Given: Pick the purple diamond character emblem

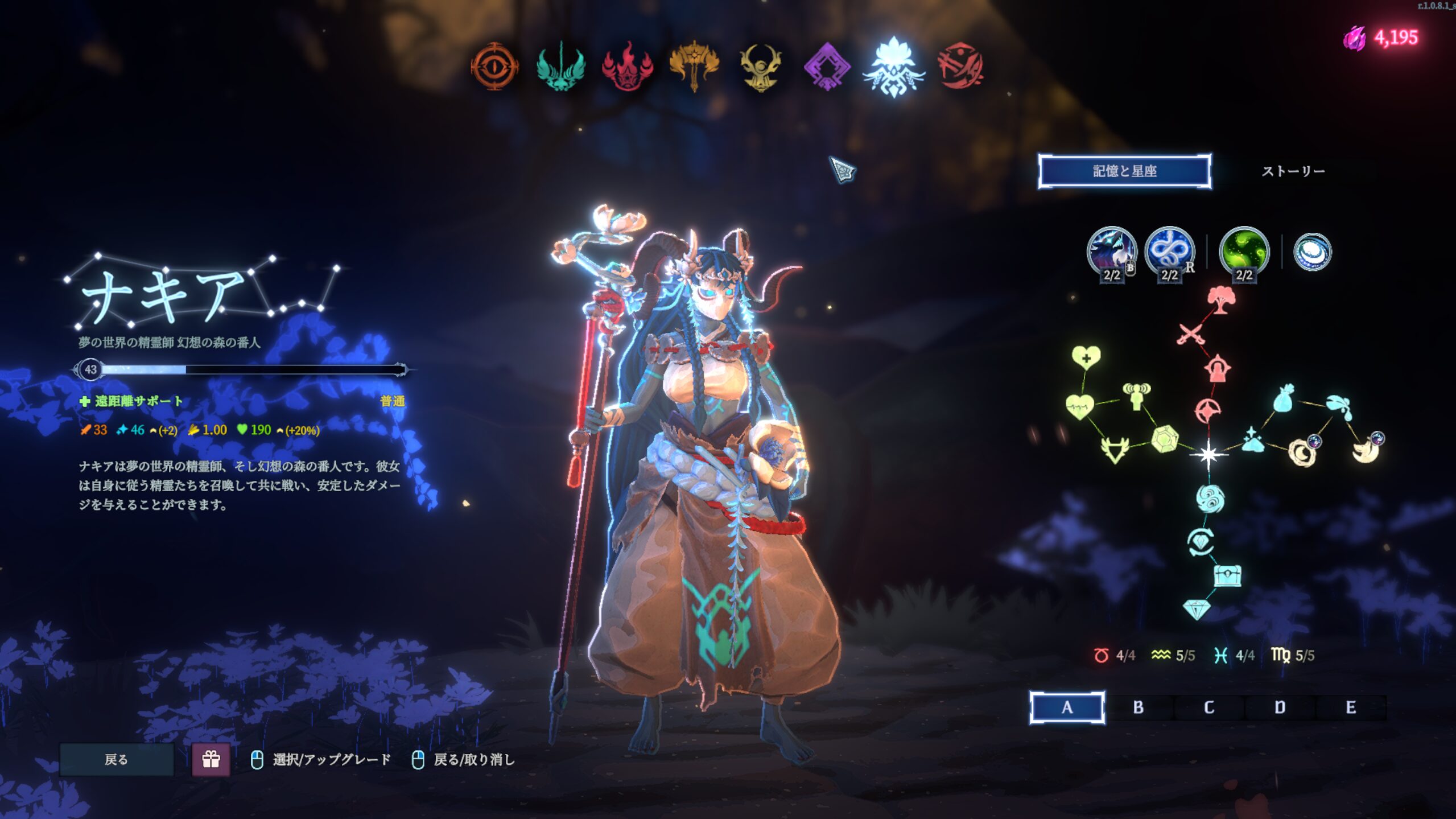Looking at the screenshot, I should pos(827,67).
